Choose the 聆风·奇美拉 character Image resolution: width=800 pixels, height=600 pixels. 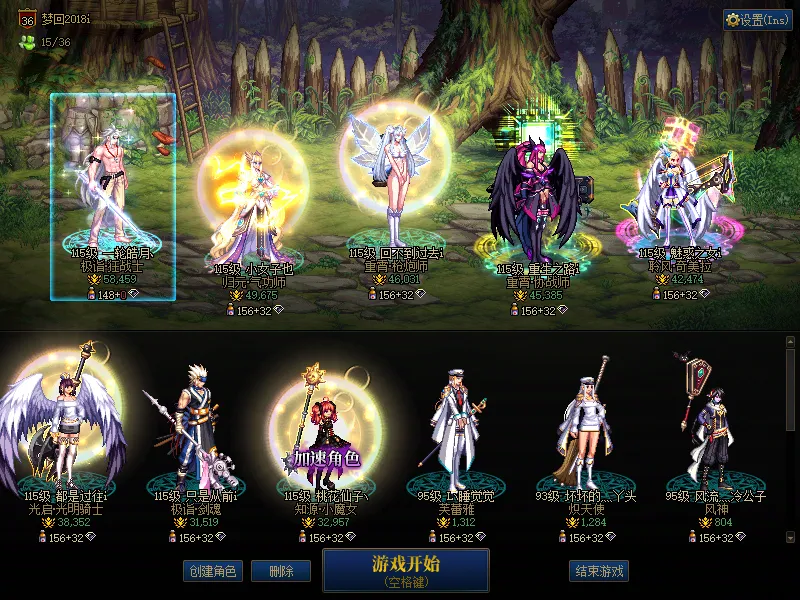pyautogui.click(x=679, y=200)
